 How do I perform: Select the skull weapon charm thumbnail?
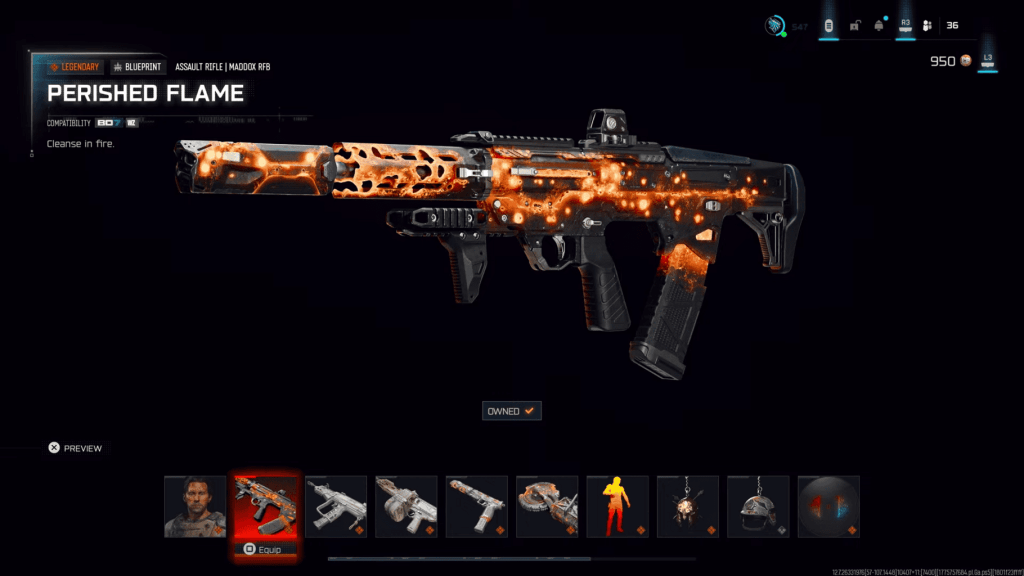688,506
